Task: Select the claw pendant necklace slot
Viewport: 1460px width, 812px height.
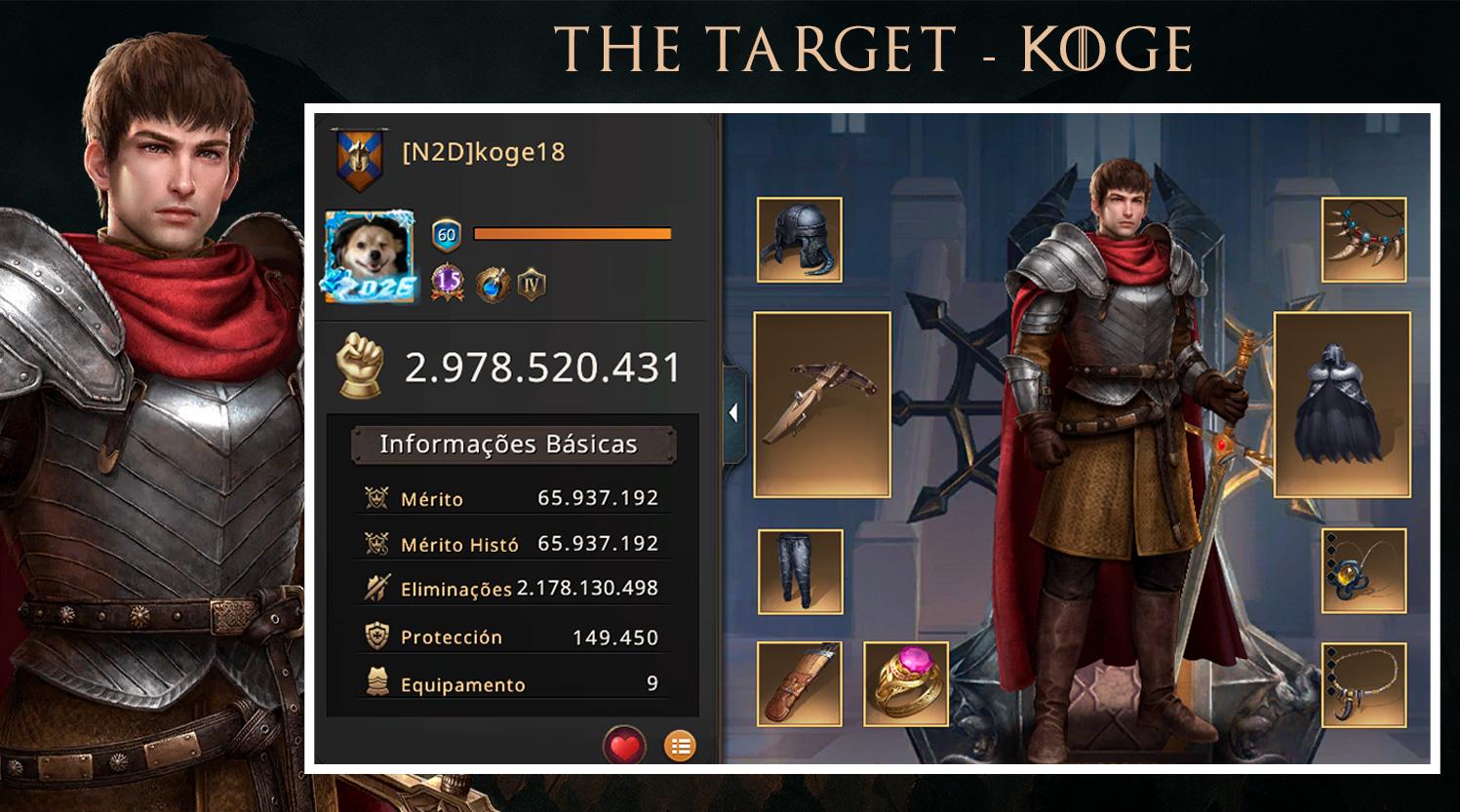Action: pos(1364,684)
